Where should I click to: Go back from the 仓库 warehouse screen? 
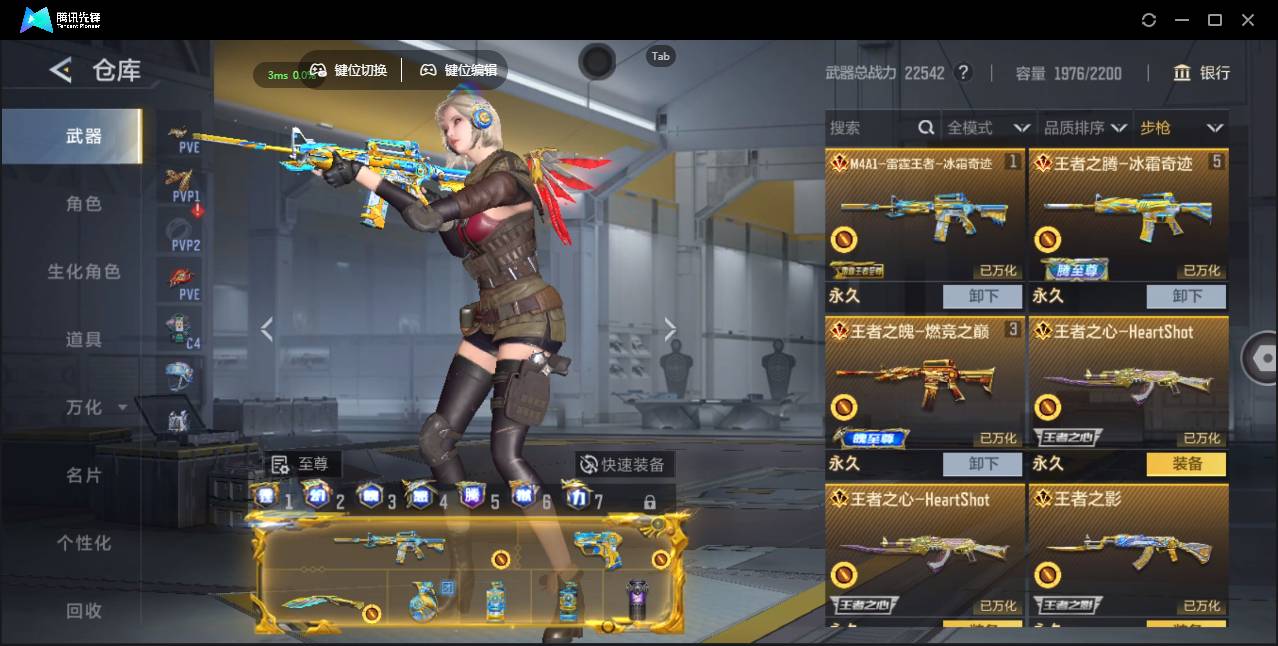[x=61, y=70]
